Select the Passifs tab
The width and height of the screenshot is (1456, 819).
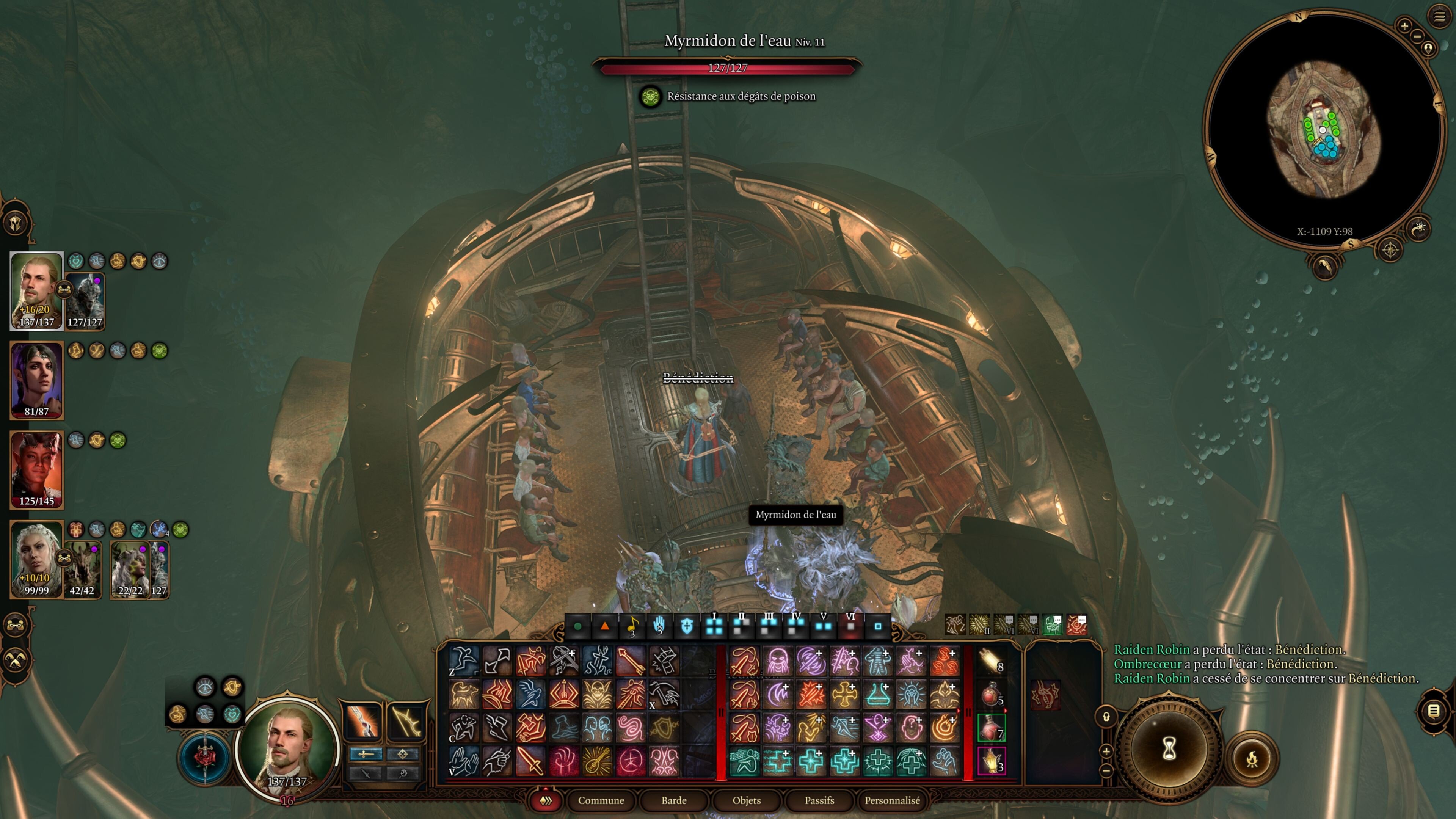point(819,800)
